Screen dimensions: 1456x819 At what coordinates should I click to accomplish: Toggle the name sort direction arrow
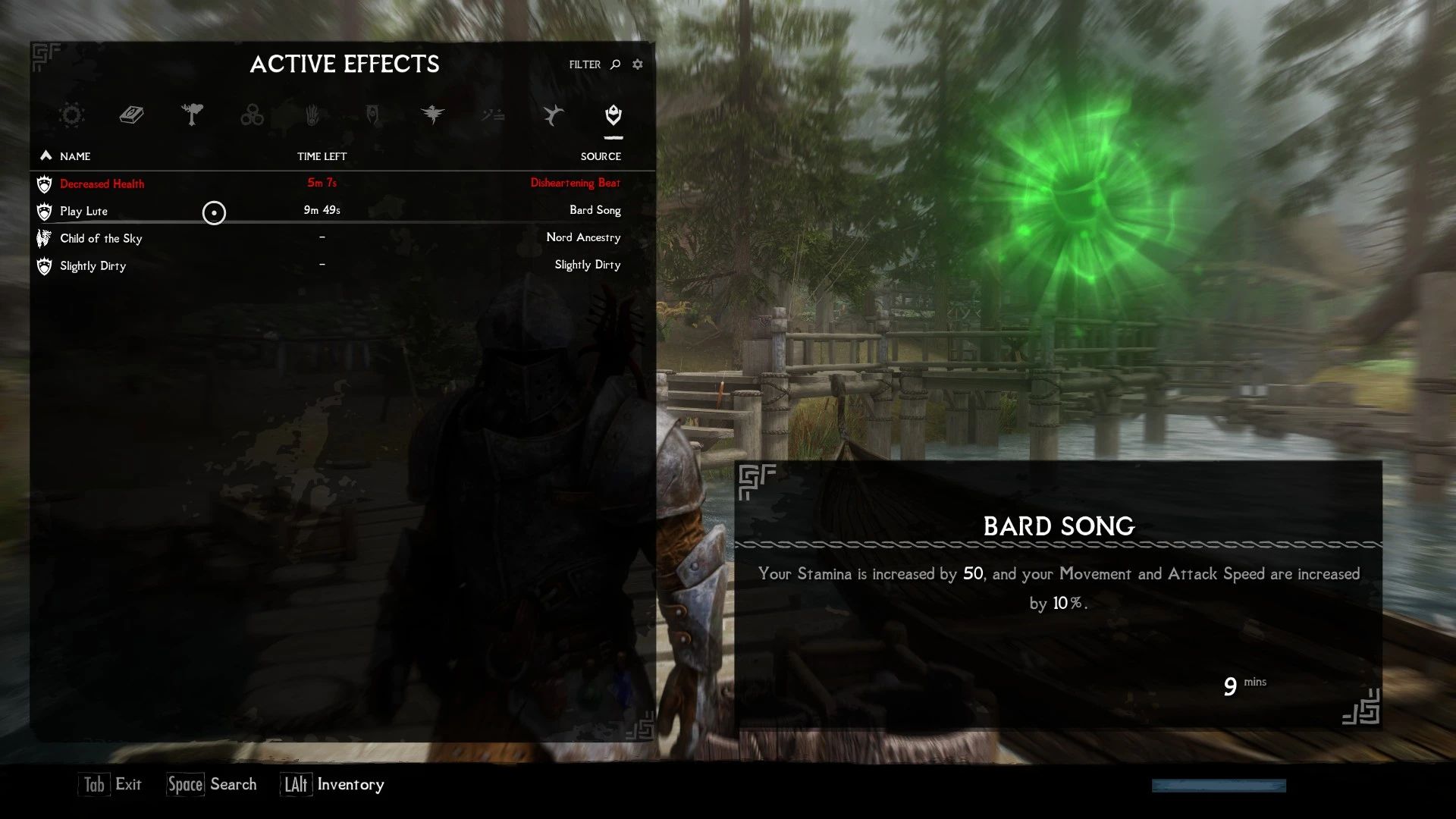pos(45,155)
